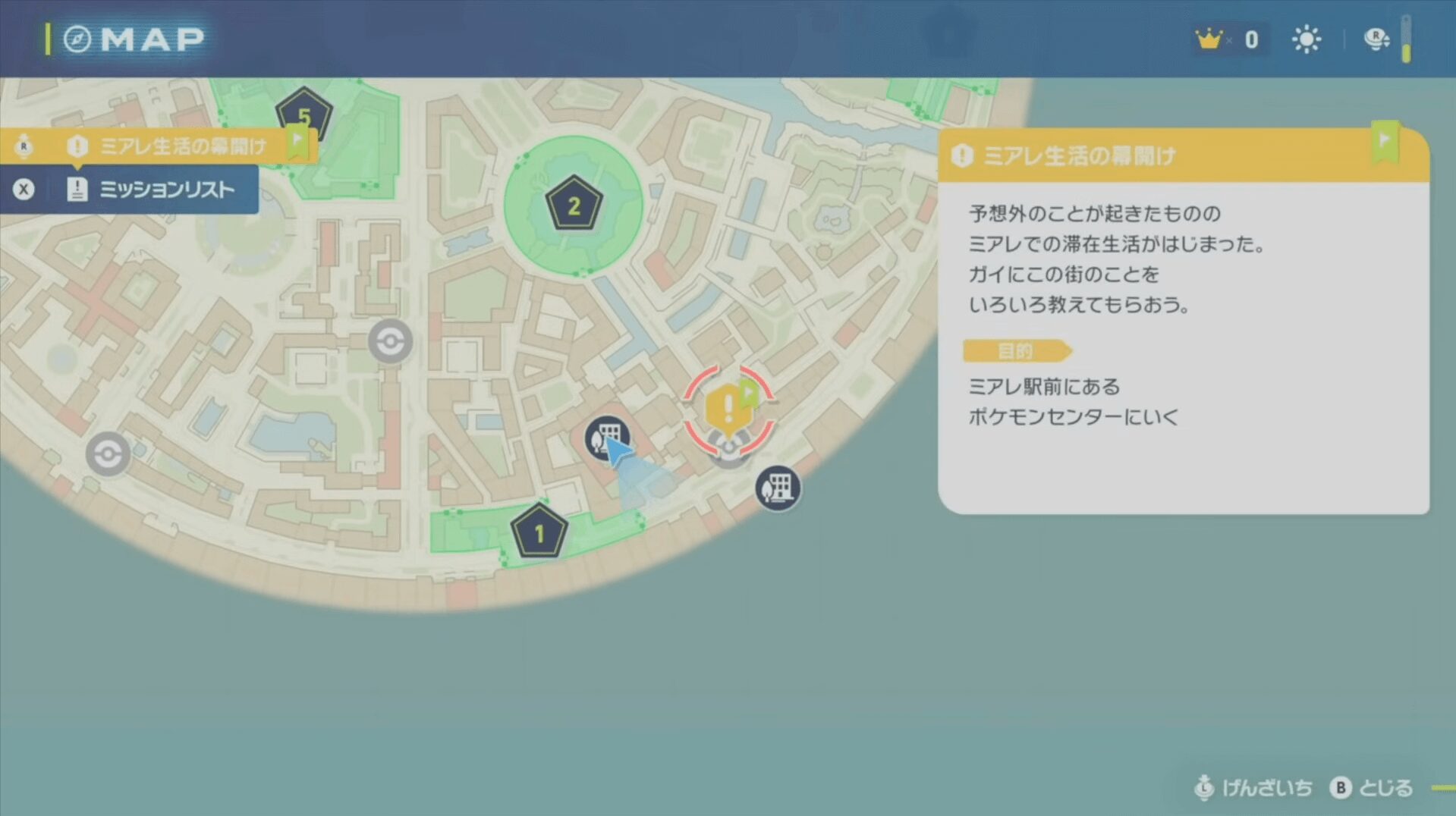Viewport: 1456px width, 816px height.
Task: Choose the Wild Zone 2 pentagon marker
Action: (x=574, y=205)
